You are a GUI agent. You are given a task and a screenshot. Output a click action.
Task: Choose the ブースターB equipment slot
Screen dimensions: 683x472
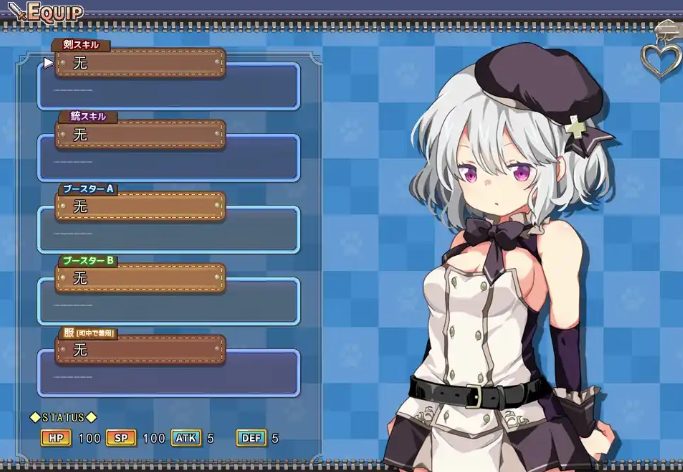140,278
